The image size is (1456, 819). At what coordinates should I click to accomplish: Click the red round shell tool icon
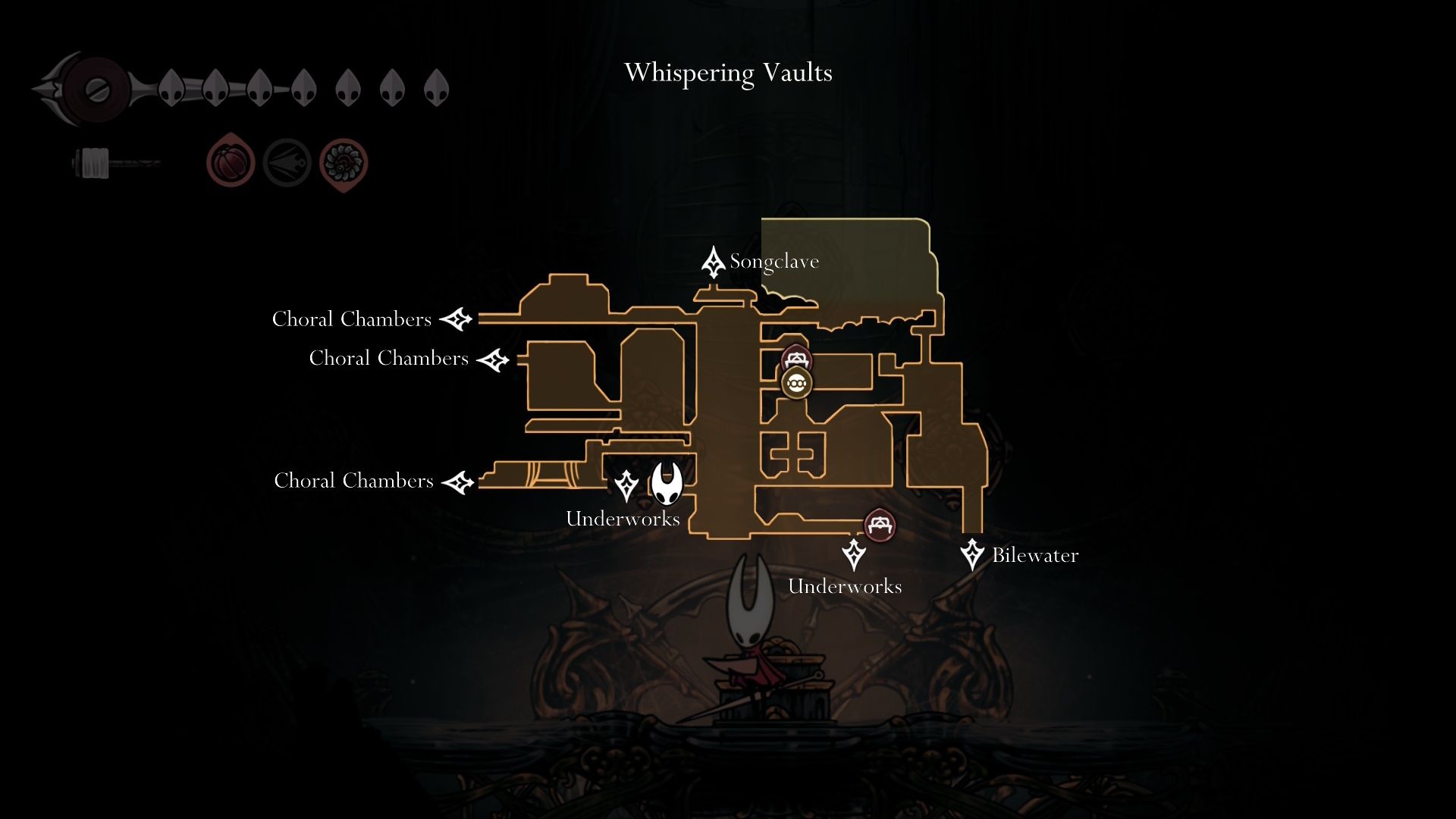(x=231, y=162)
